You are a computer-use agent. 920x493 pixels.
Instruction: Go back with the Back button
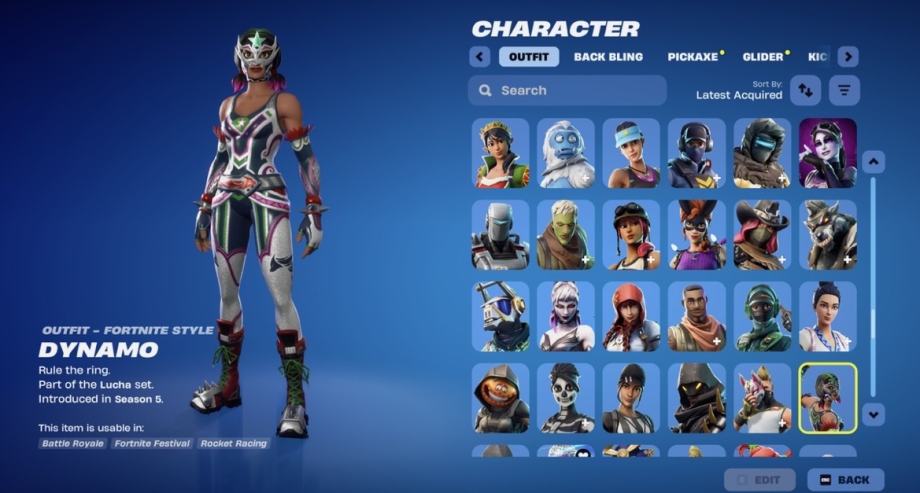845,480
